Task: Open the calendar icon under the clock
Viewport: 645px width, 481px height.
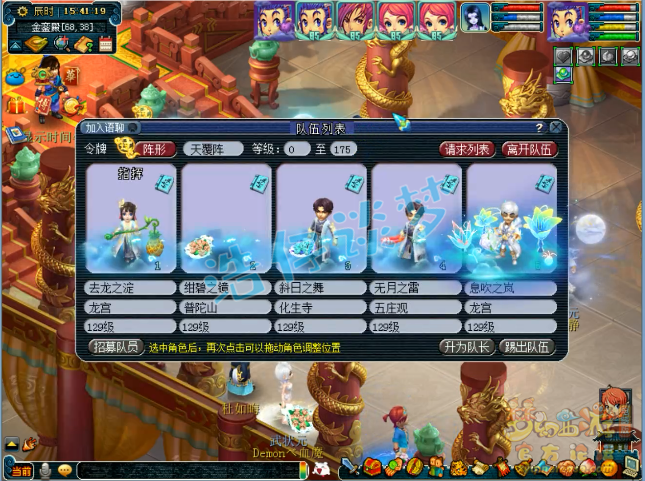Action: pos(106,44)
